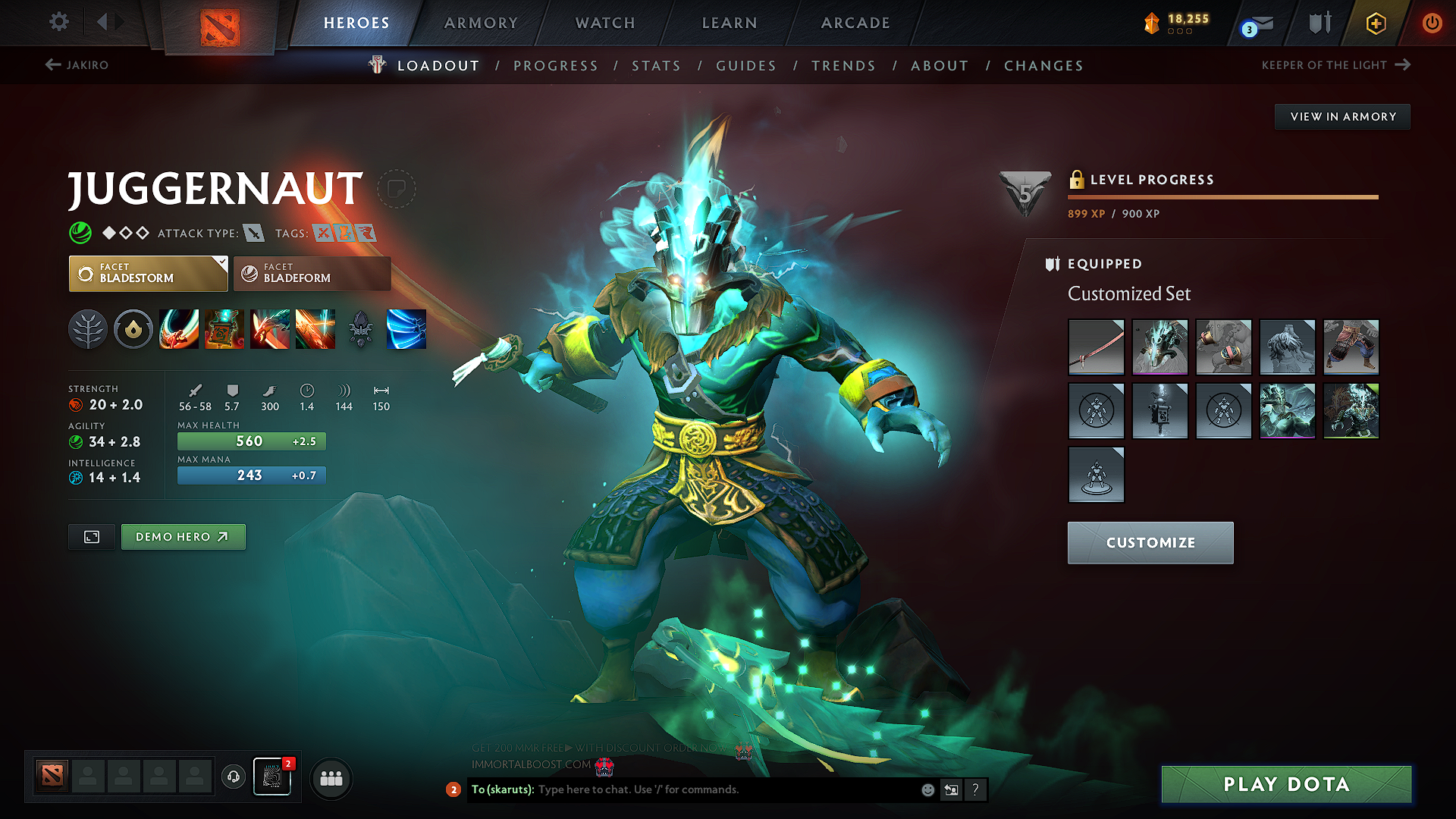Open the friends list icon

tap(331, 778)
